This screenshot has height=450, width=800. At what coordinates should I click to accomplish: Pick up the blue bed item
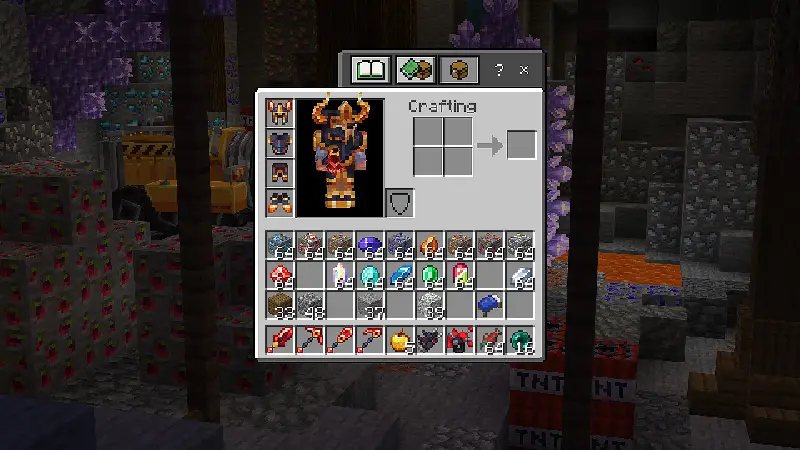click(491, 303)
